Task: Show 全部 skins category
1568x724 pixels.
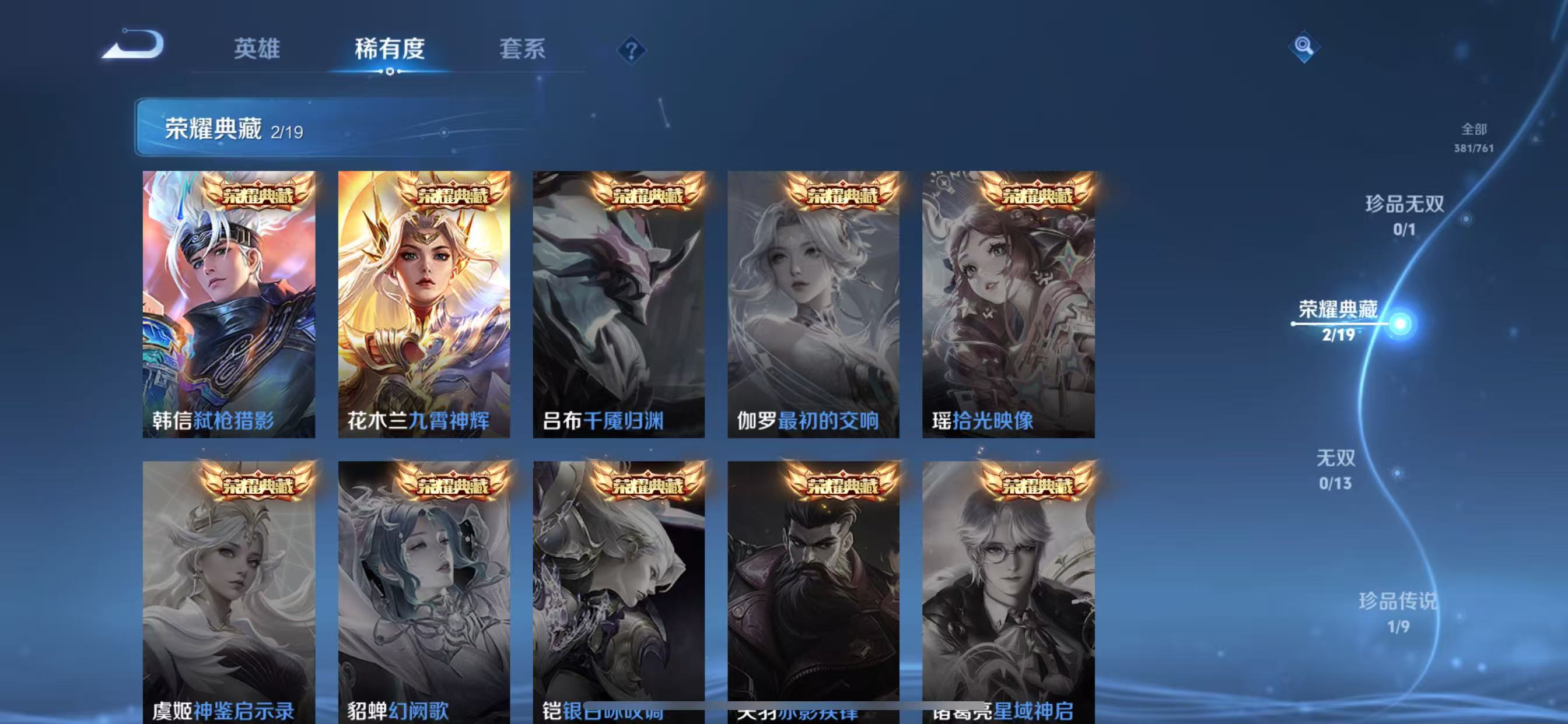Action: coord(1473,137)
